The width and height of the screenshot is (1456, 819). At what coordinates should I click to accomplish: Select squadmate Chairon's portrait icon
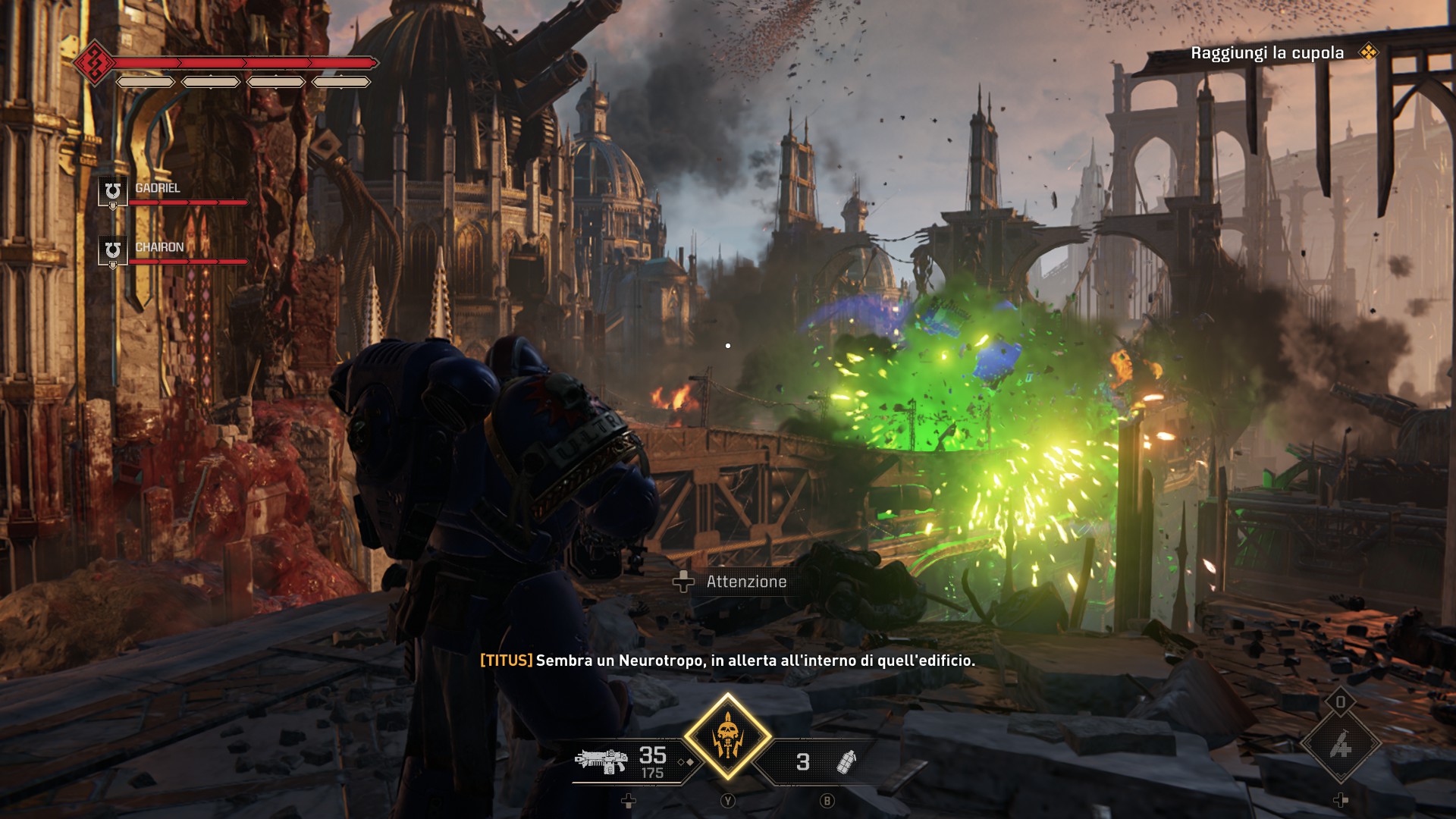[x=113, y=250]
